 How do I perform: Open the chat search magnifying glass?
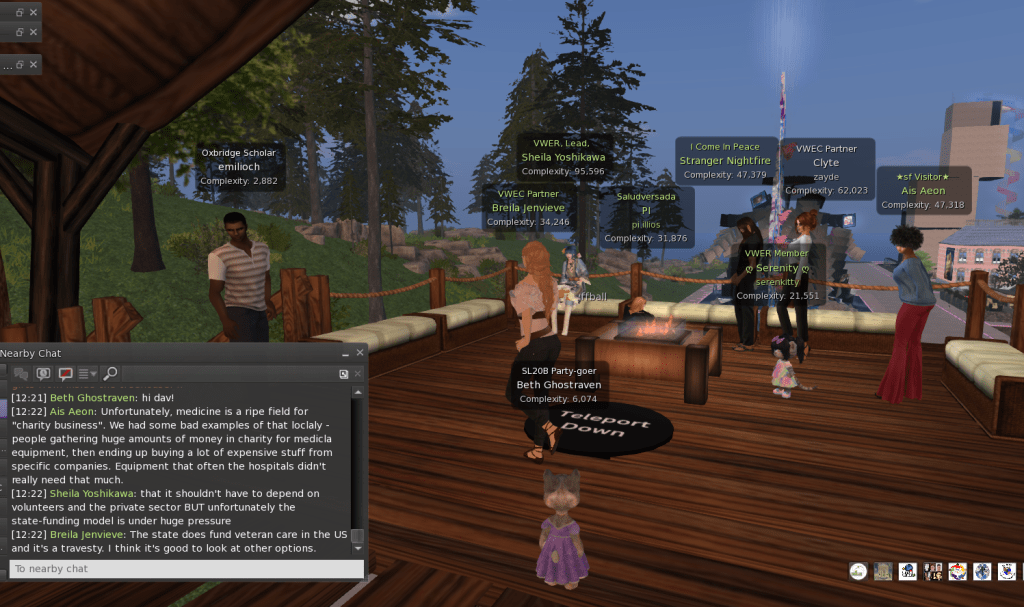(110, 374)
